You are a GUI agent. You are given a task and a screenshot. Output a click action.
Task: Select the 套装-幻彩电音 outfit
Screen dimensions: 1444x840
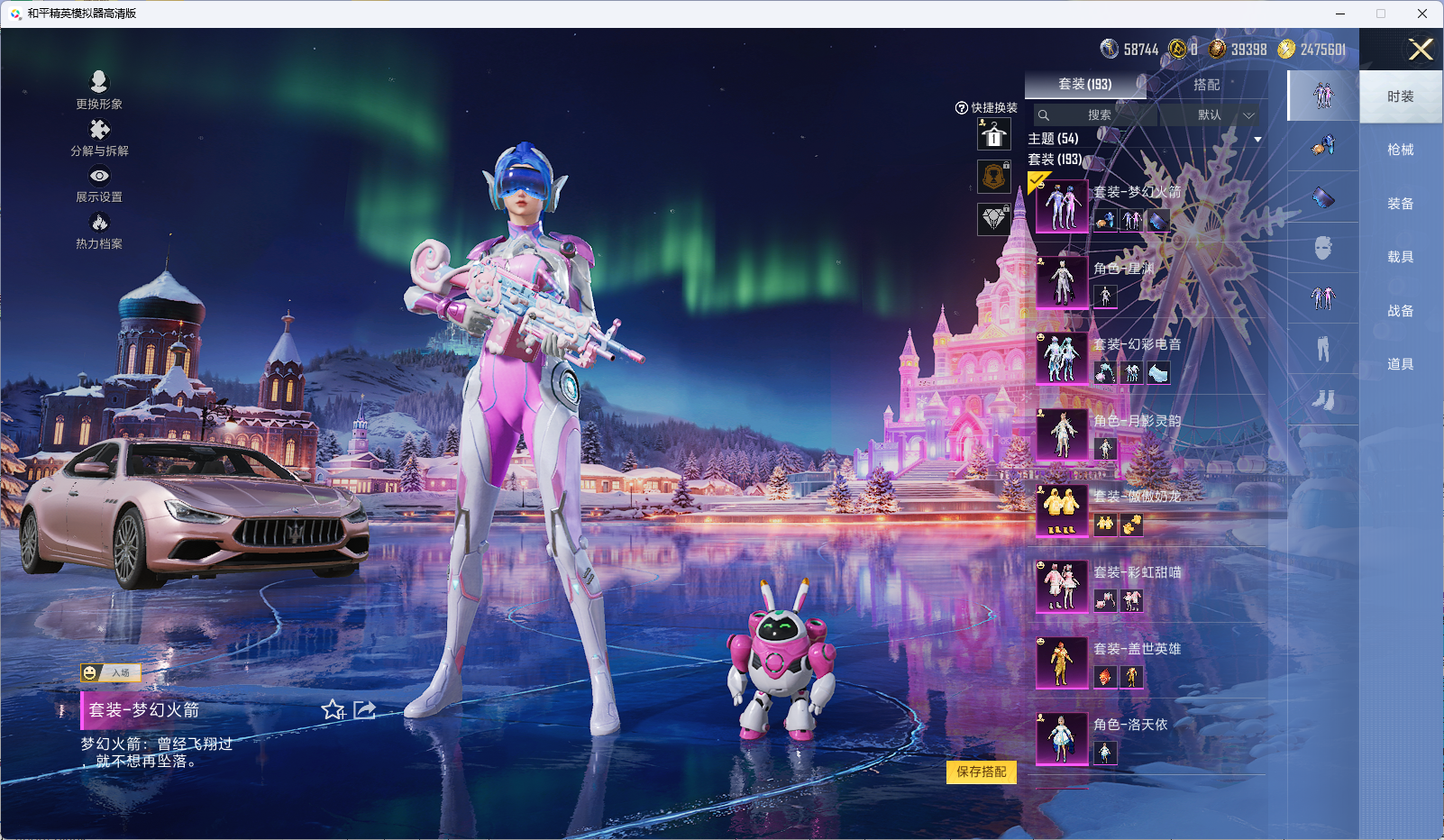coord(1062,359)
